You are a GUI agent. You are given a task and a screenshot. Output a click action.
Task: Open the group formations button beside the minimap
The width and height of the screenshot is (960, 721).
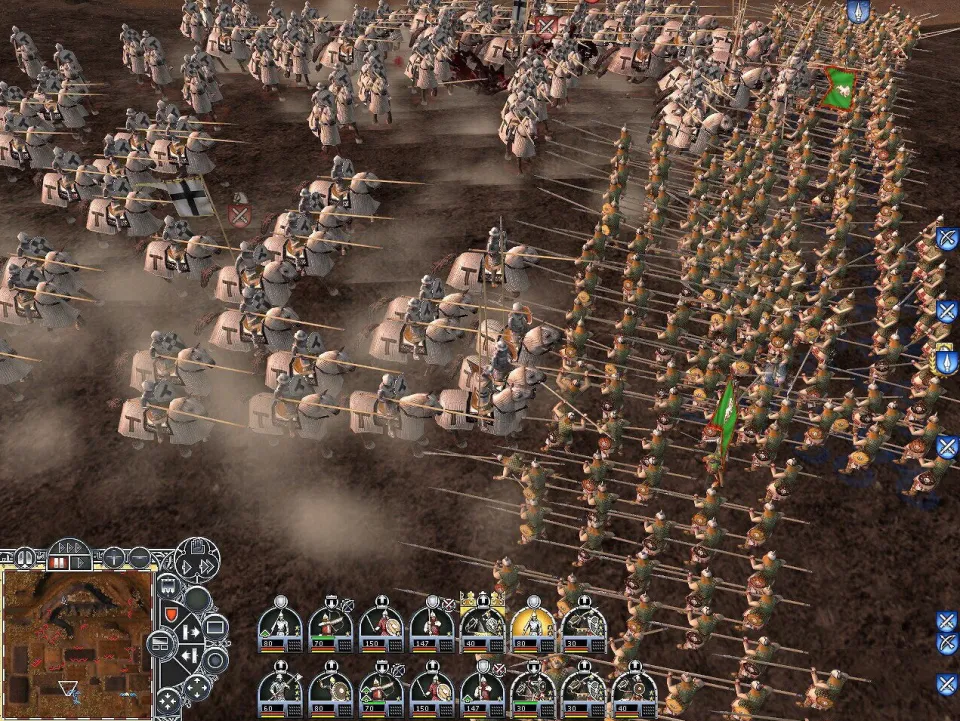[x=162, y=643]
